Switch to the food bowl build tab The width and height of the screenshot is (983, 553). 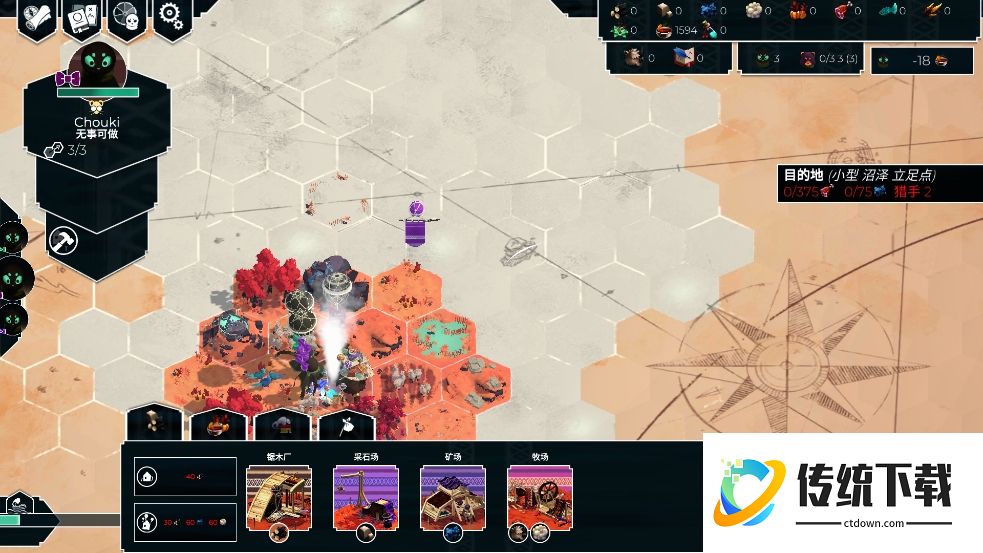click(x=218, y=423)
